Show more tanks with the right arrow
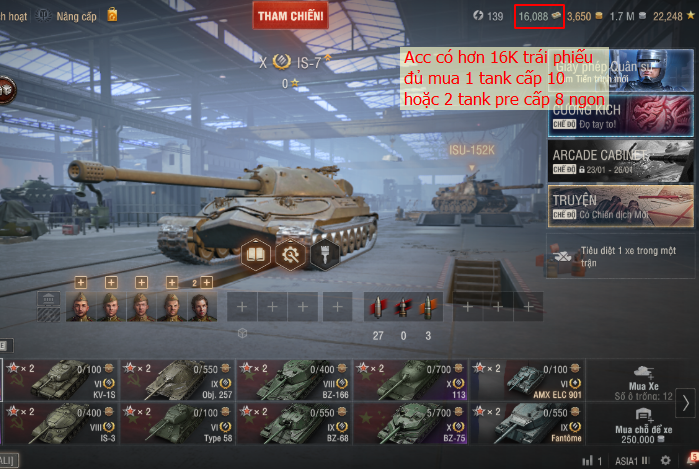 [x=686, y=402]
